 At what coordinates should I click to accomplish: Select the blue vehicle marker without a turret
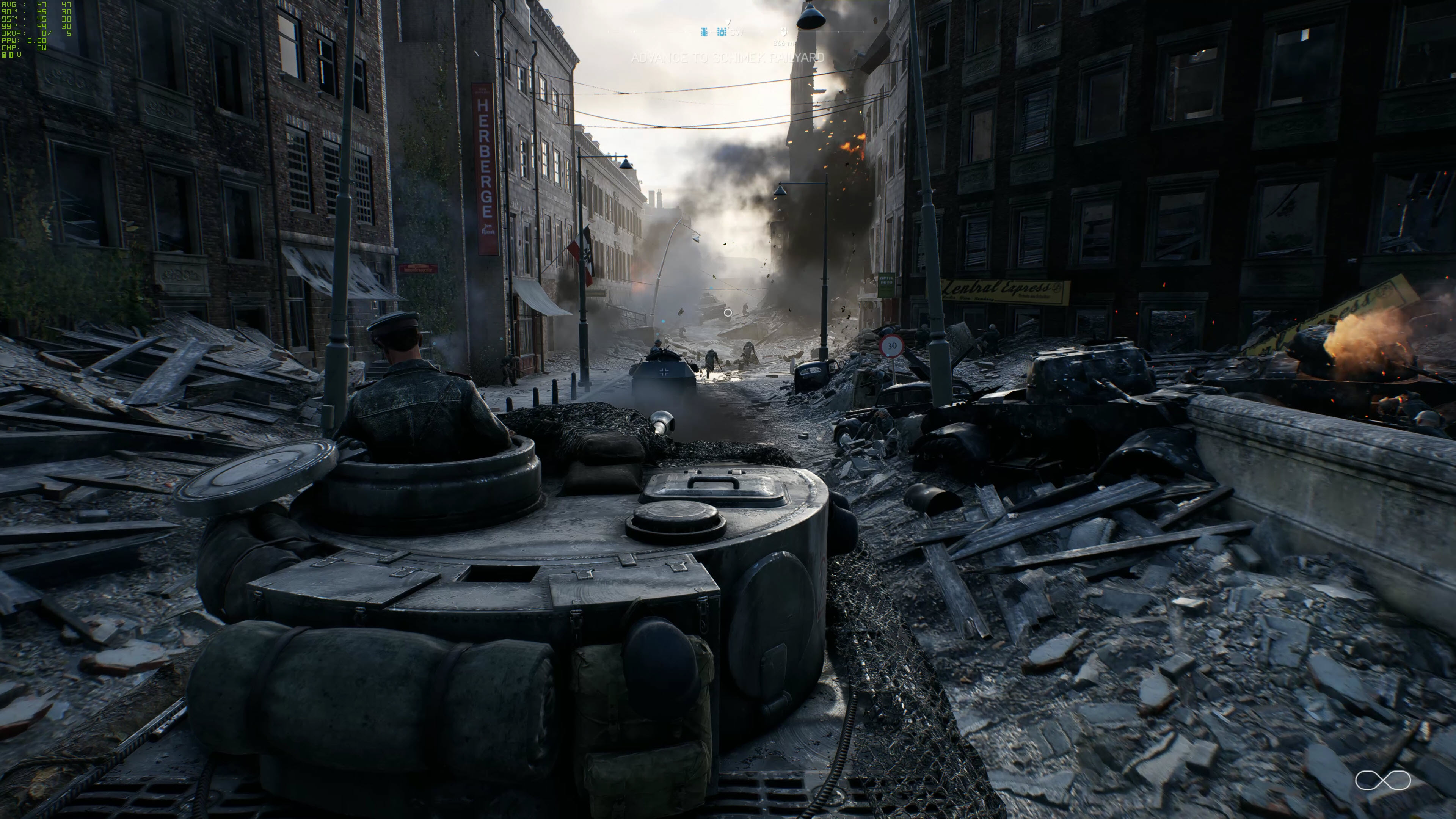pos(704,32)
